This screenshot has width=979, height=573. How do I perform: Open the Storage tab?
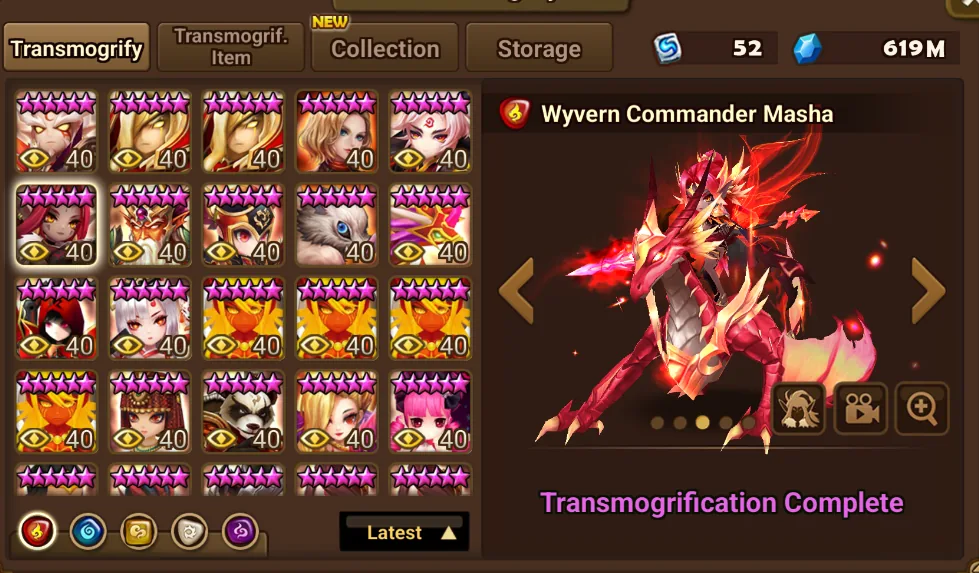tap(539, 48)
